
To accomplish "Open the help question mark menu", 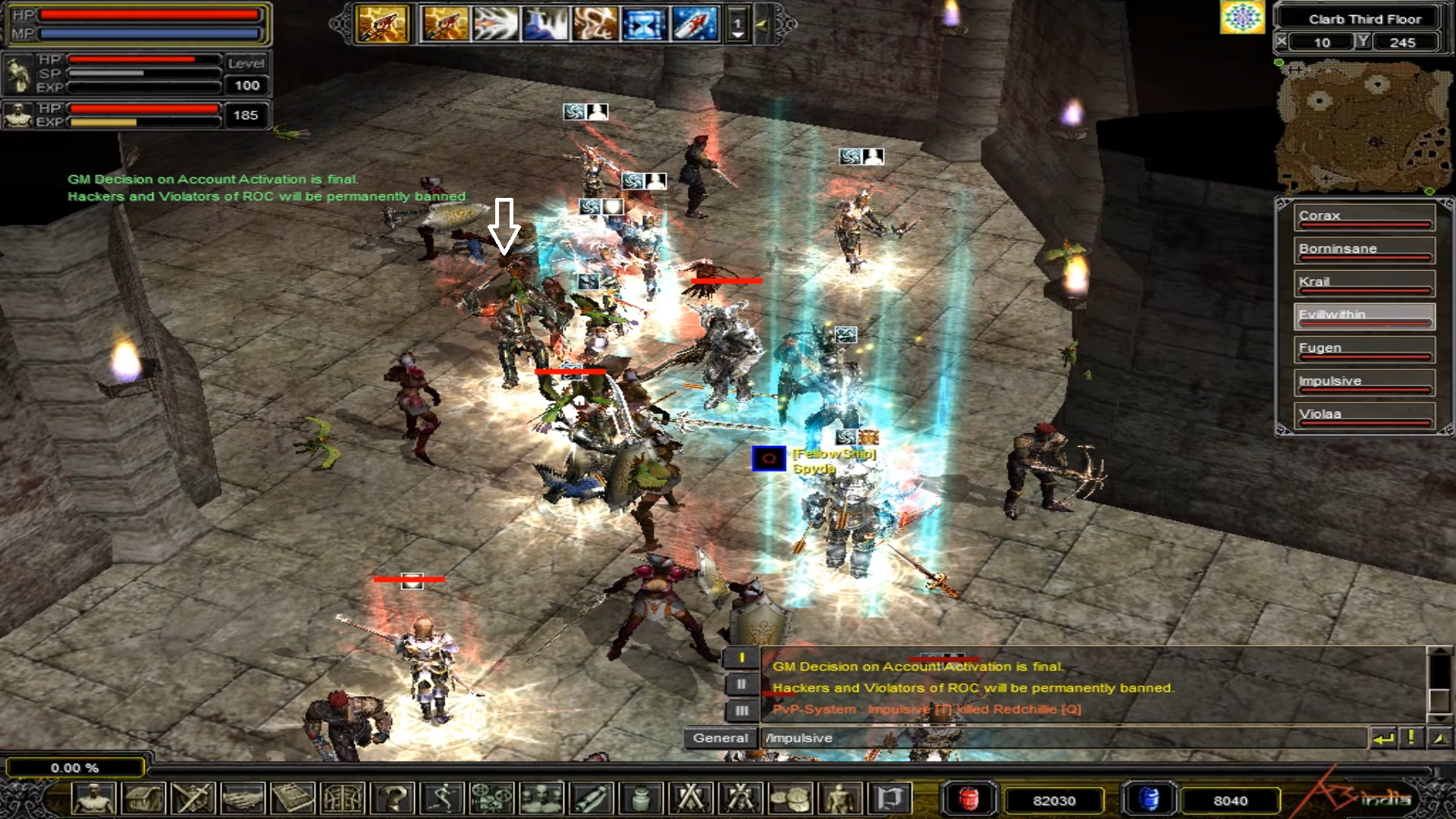I will coord(393,799).
